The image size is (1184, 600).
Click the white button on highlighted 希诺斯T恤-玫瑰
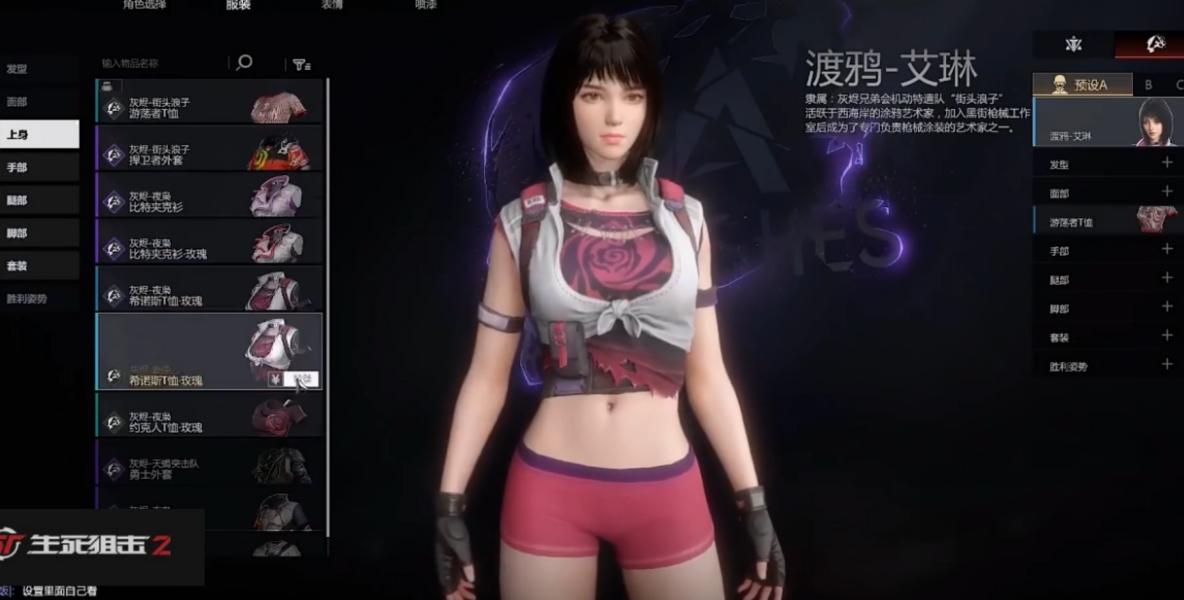click(x=301, y=379)
